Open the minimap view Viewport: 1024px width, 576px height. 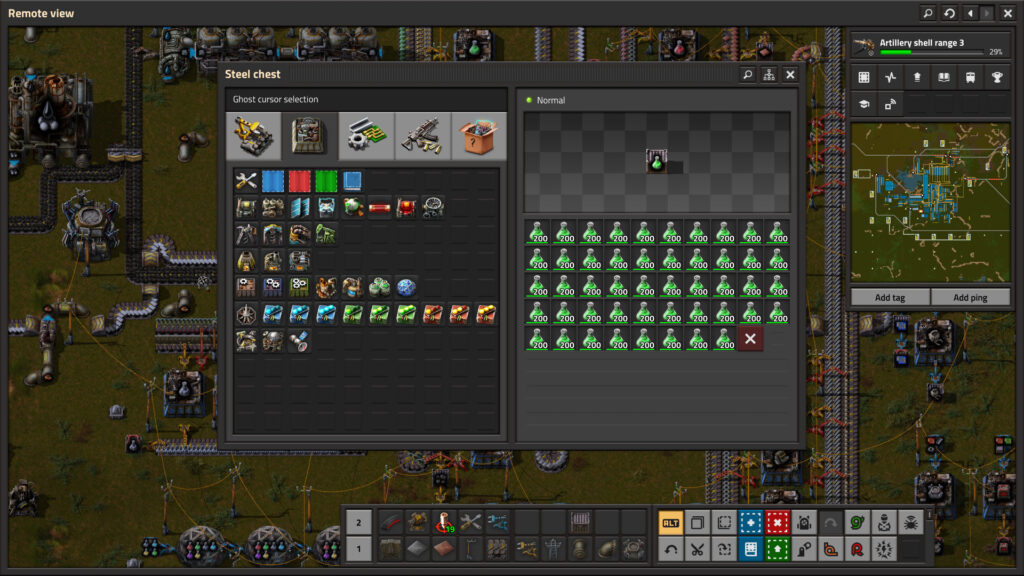point(864,77)
